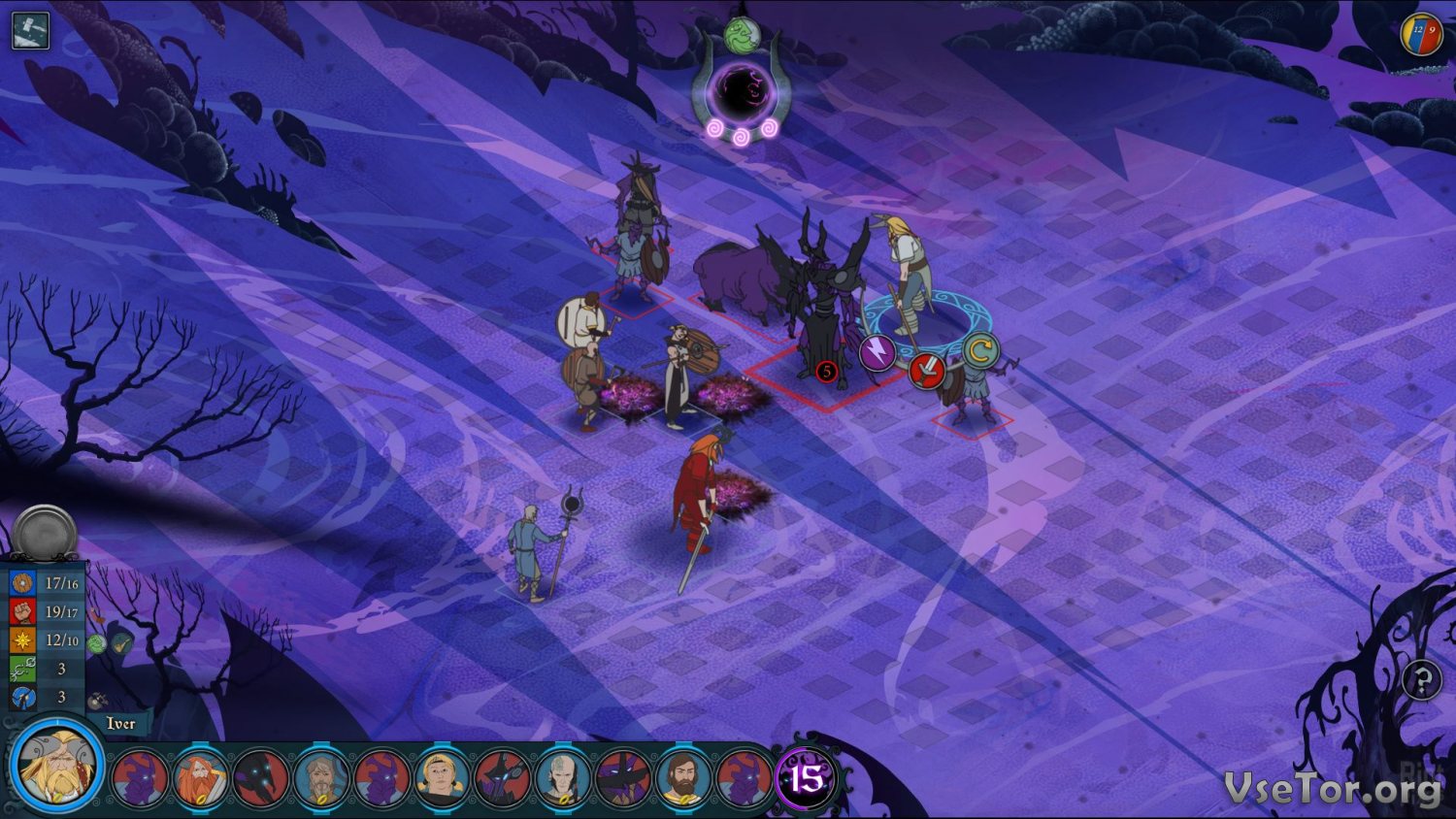Activate the silver horn disc above stats
The width and height of the screenshot is (1456, 819).
point(45,533)
